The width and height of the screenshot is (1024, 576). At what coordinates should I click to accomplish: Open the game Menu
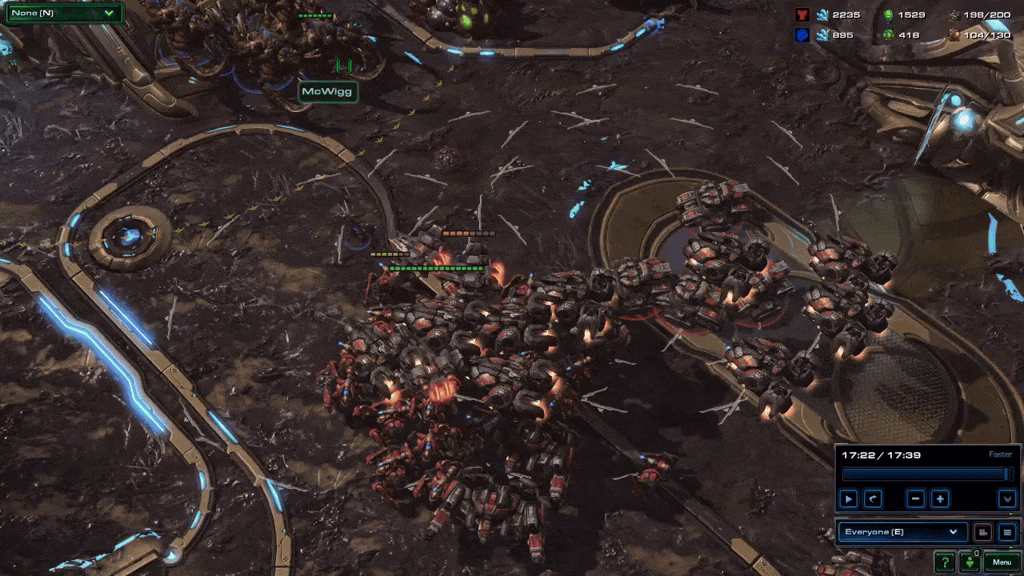[1001, 562]
